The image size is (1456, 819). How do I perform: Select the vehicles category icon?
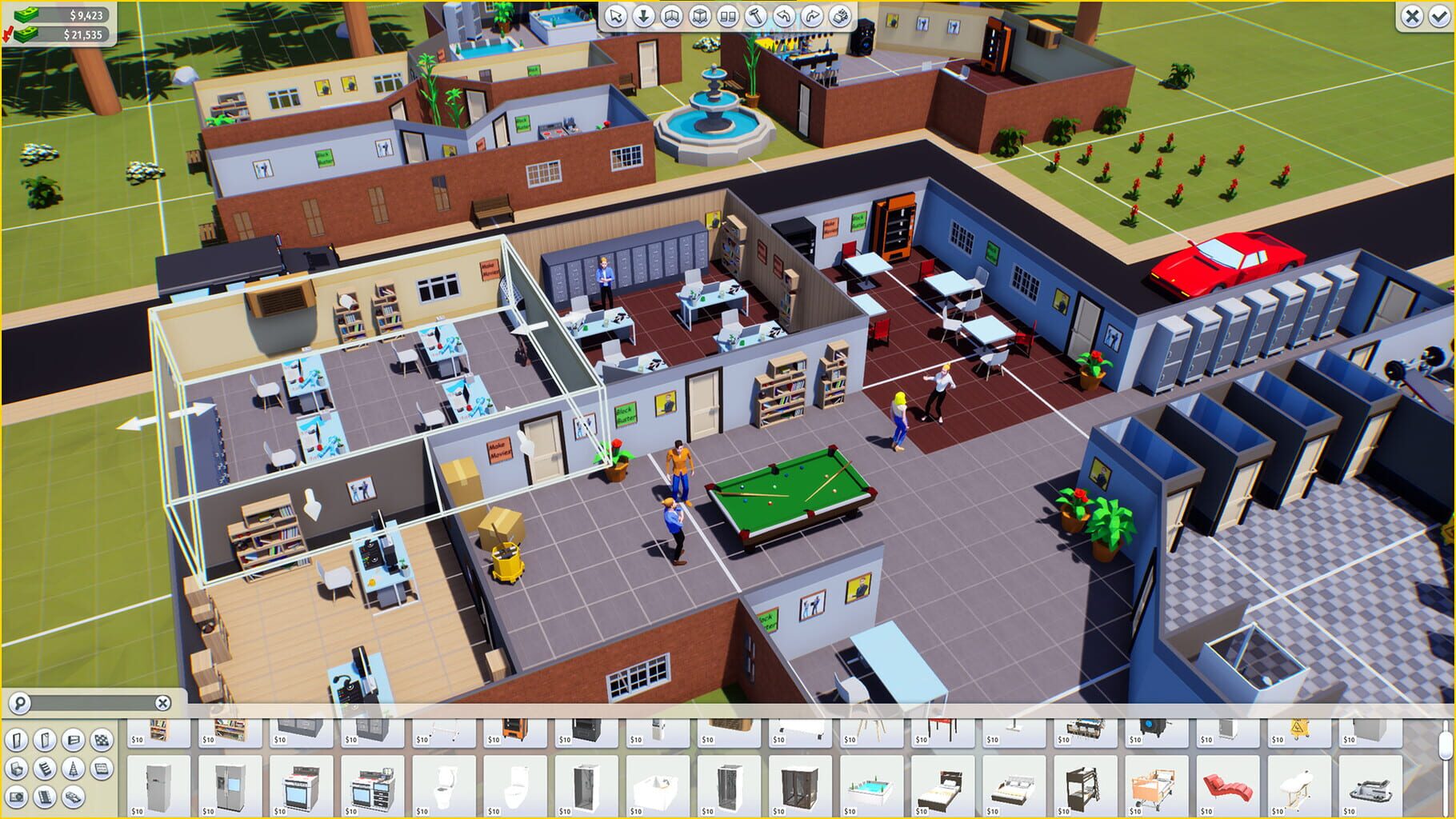73,797
